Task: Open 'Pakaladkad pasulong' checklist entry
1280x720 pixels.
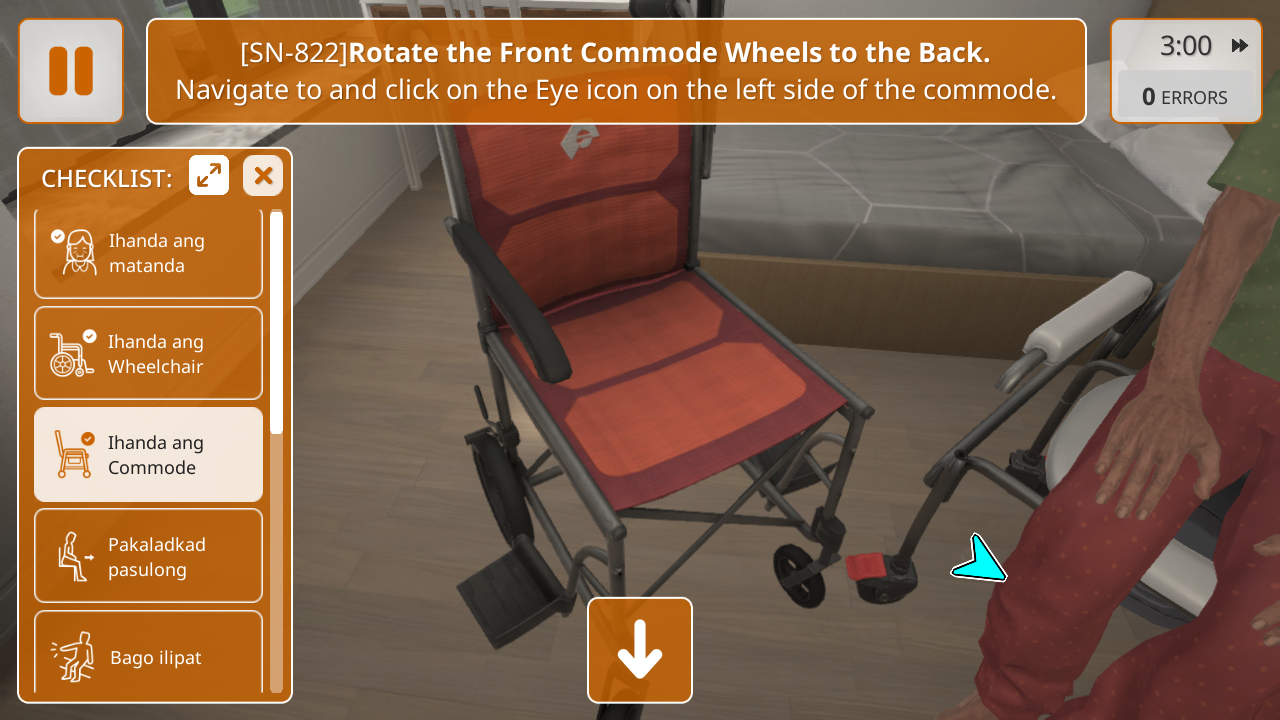Action: [148, 556]
